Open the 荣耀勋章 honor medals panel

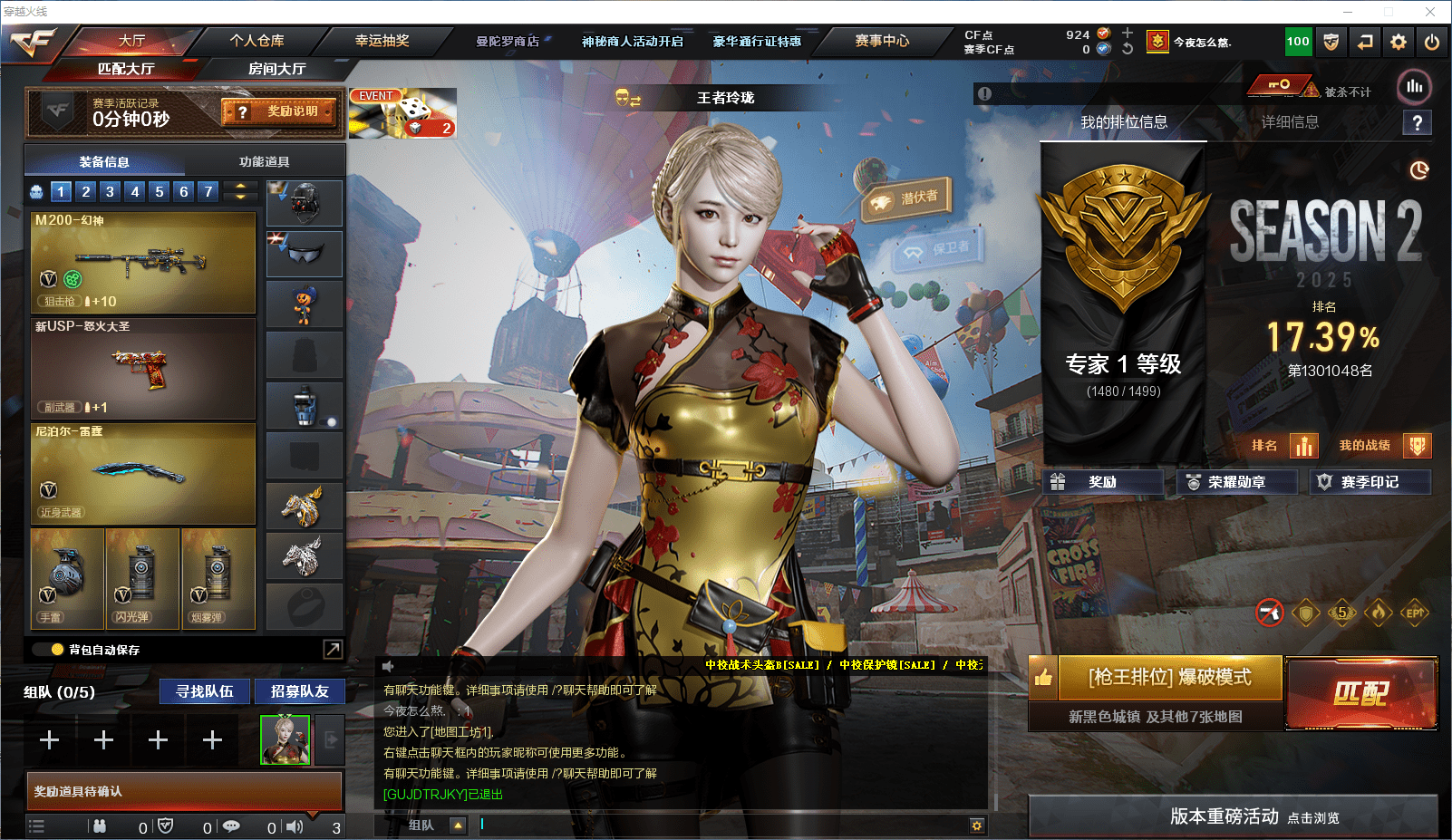pyautogui.click(x=1235, y=482)
